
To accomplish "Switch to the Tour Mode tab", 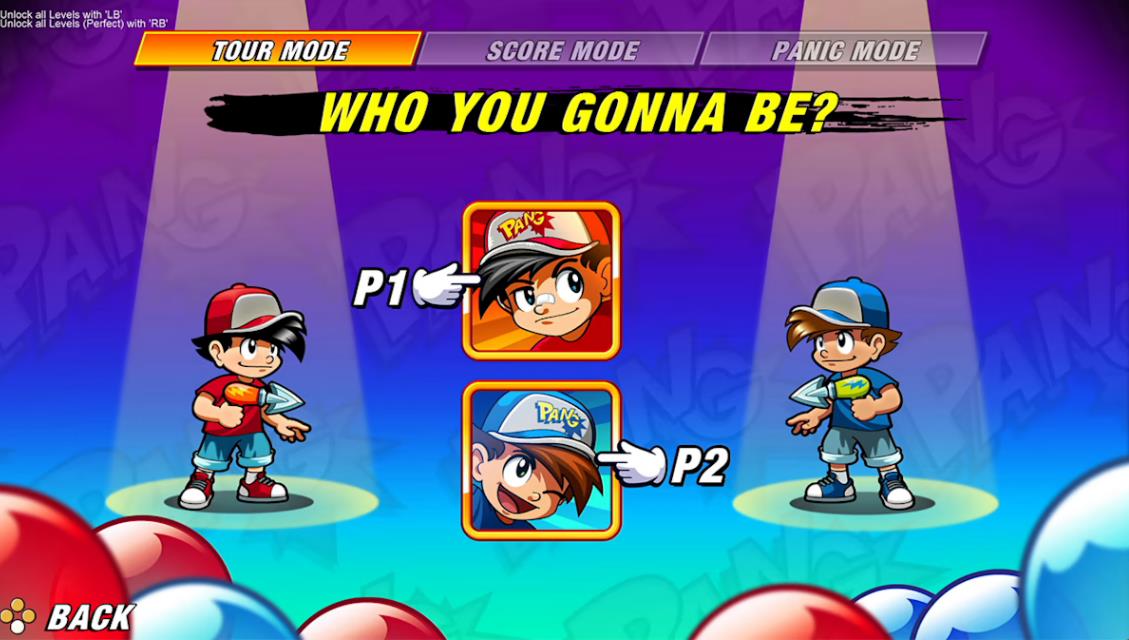I will tap(279, 50).
